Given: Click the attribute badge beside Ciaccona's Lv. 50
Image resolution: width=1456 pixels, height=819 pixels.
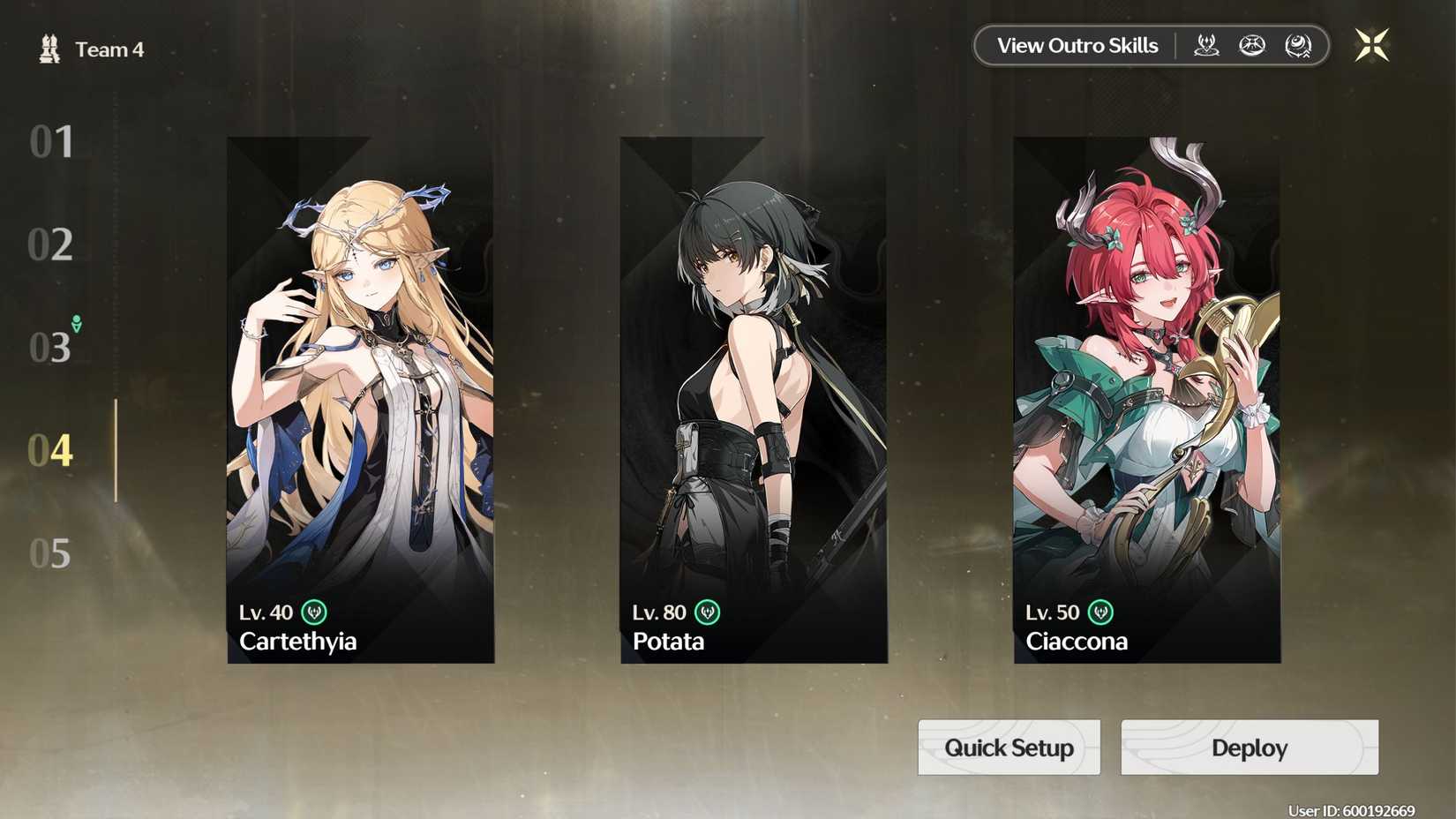Looking at the screenshot, I should coord(1101,612).
